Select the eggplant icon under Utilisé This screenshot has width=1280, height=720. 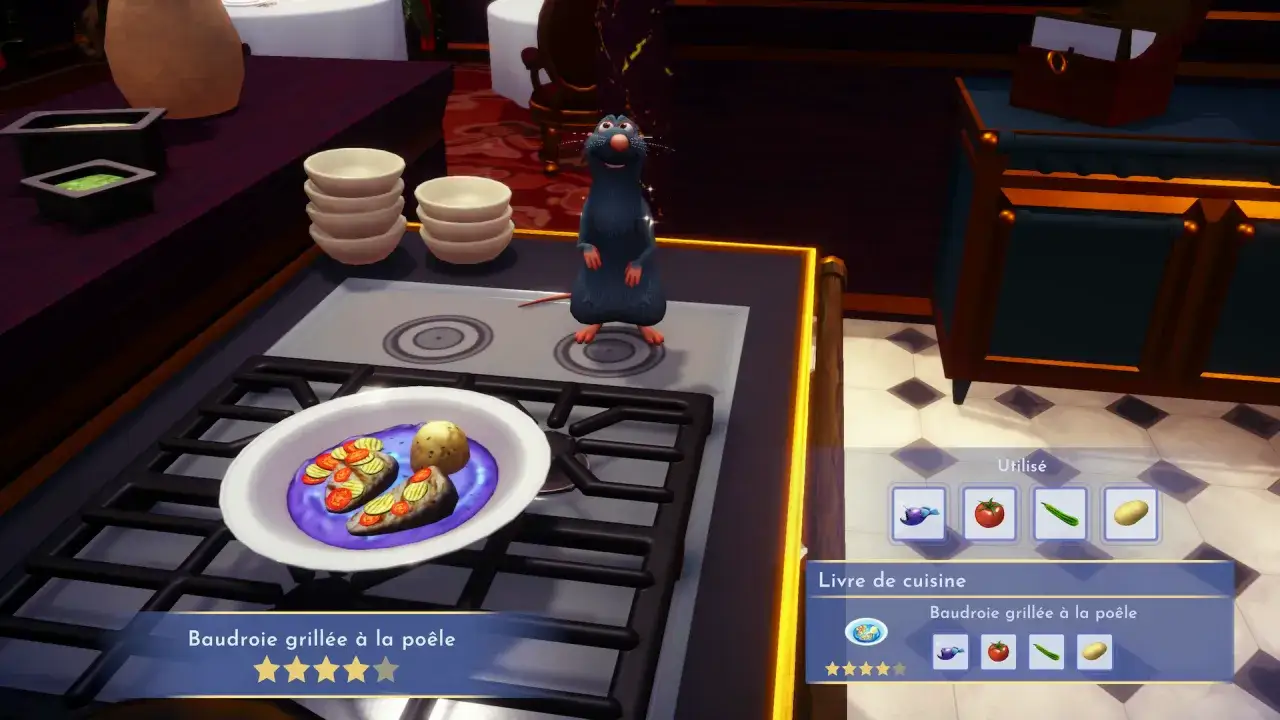click(x=921, y=512)
